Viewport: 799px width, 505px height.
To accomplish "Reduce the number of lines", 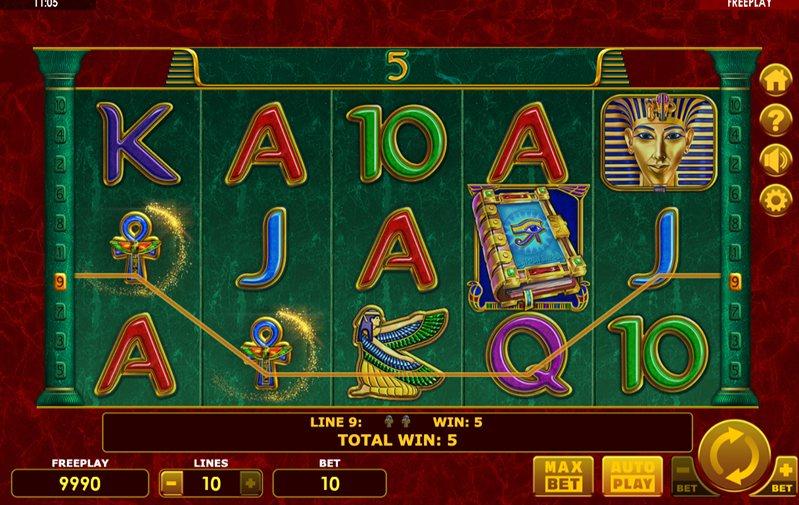I will pyautogui.click(x=172, y=484).
